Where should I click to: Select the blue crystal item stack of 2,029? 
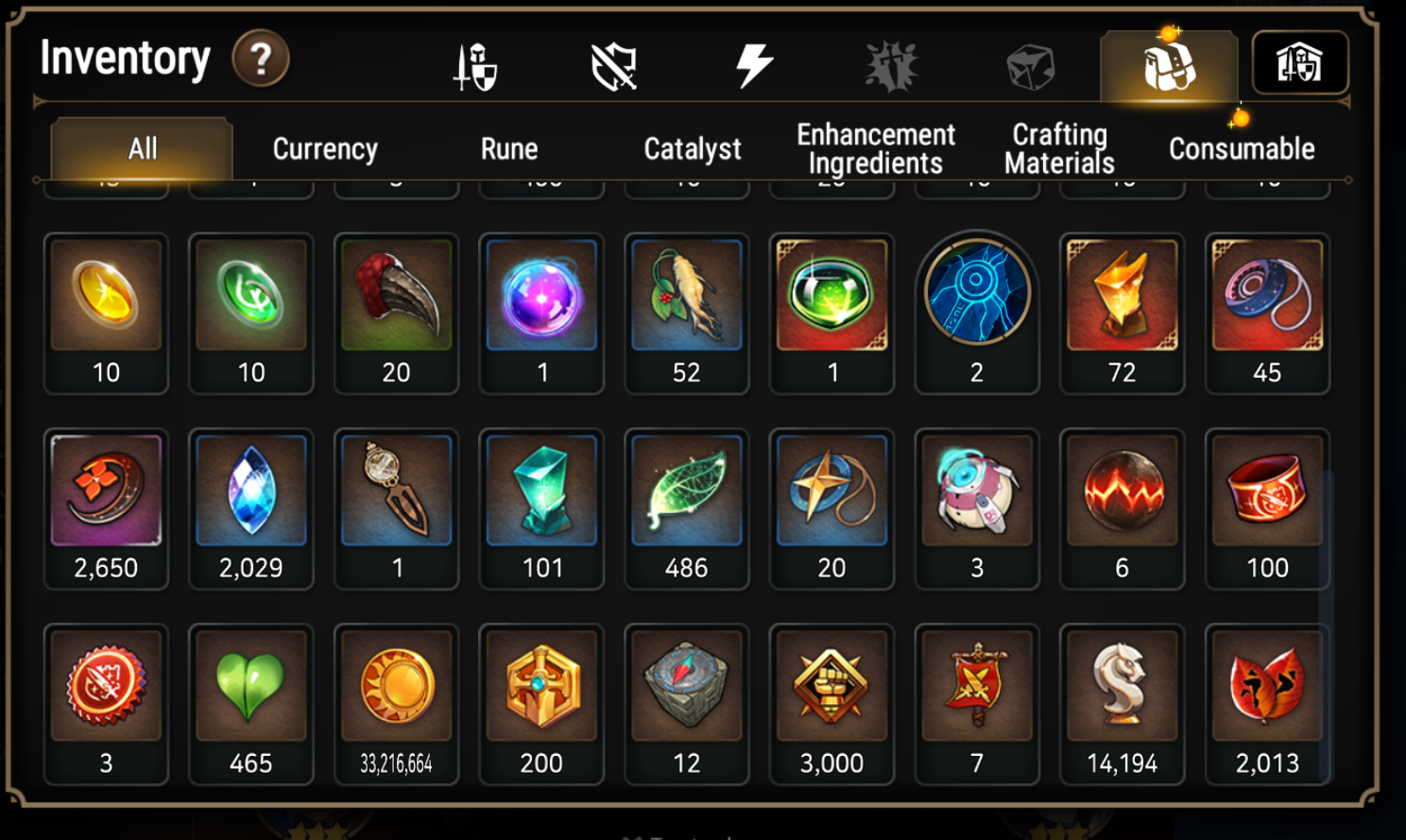point(250,489)
